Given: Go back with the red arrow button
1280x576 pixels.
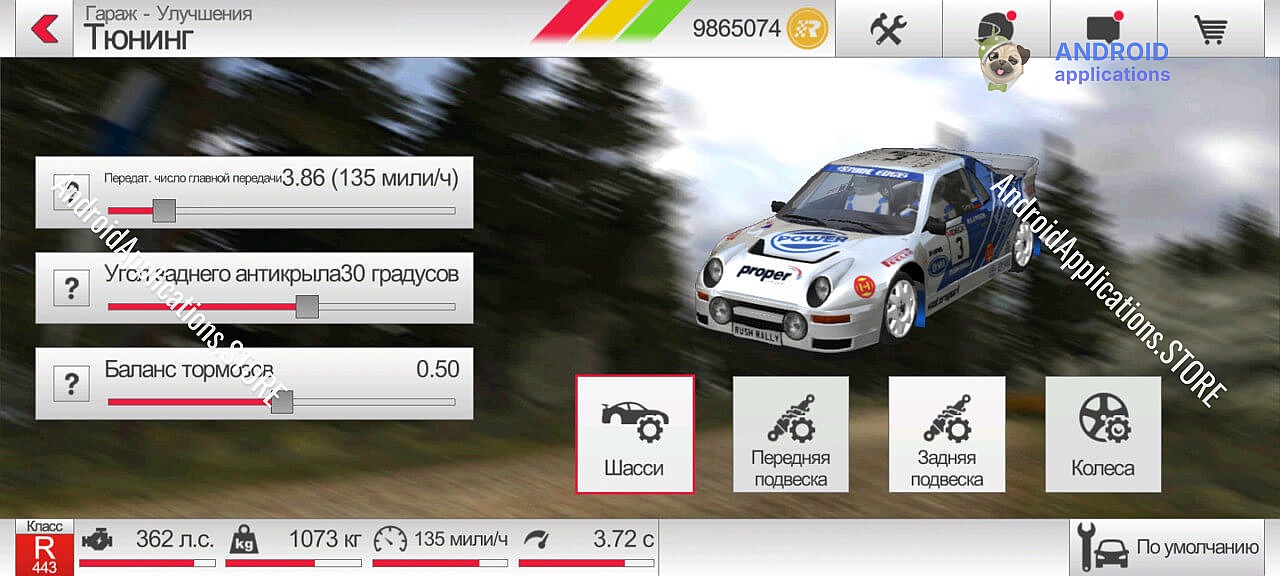Looking at the screenshot, I should tap(44, 28).
